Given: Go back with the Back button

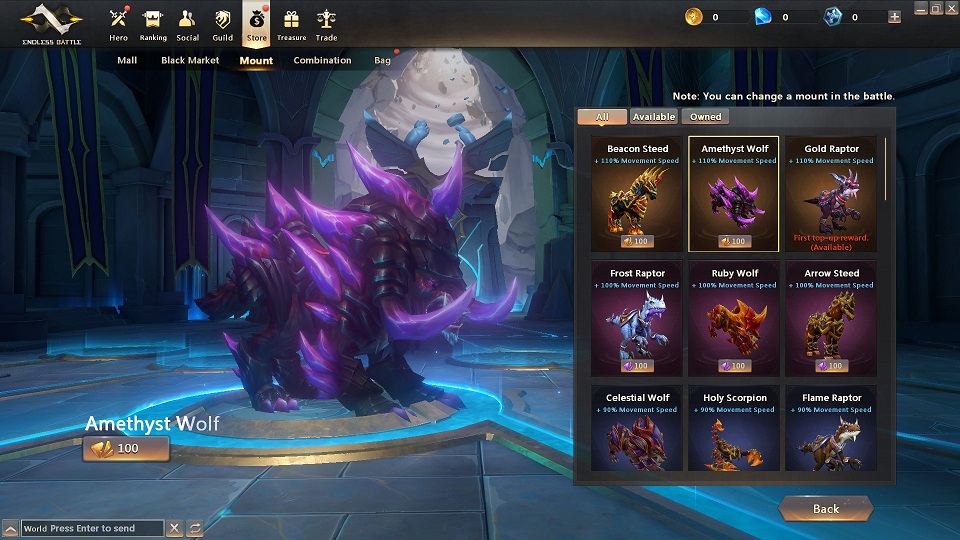Looking at the screenshot, I should pyautogui.click(x=825, y=509).
